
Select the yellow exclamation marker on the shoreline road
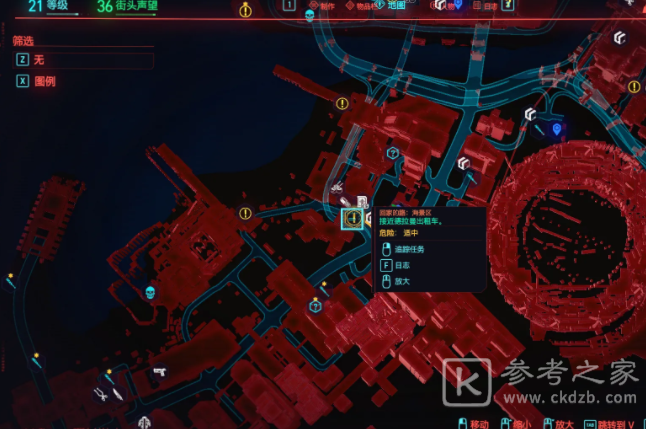click(246, 213)
